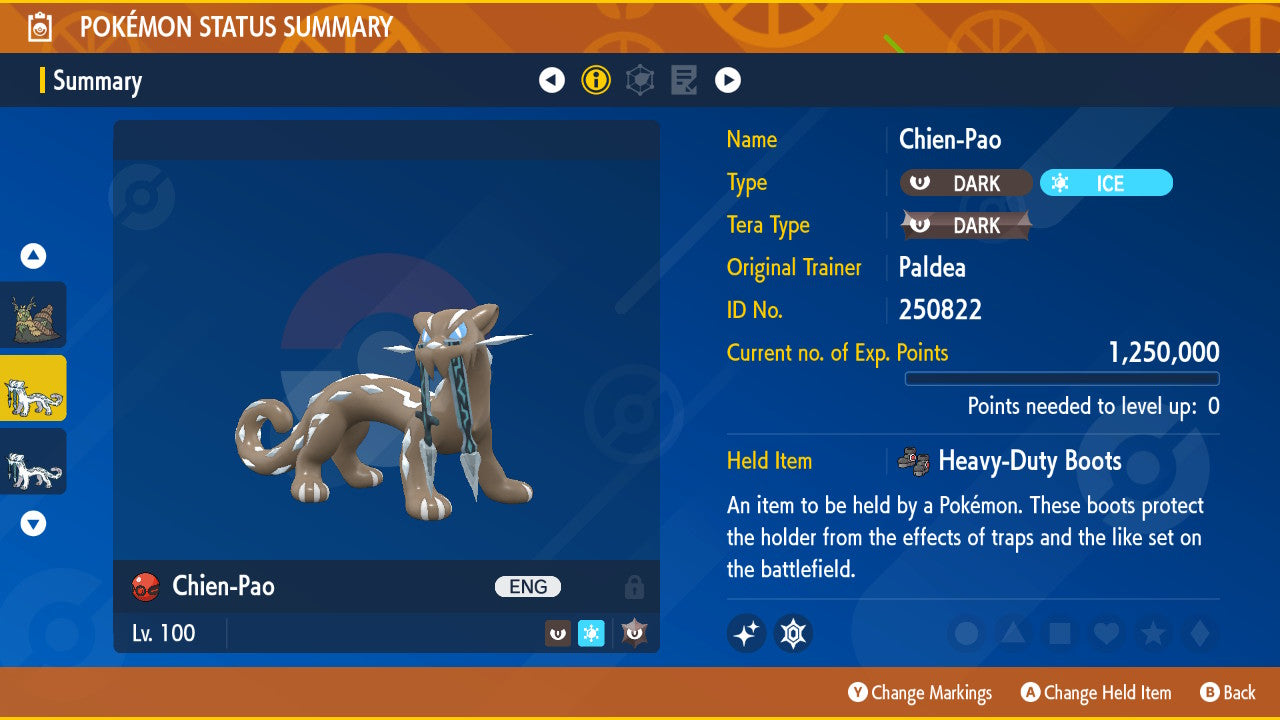Select the first party Pokémon thumbnail above Chien-Pao
The height and width of the screenshot is (720, 1280).
(x=33, y=314)
